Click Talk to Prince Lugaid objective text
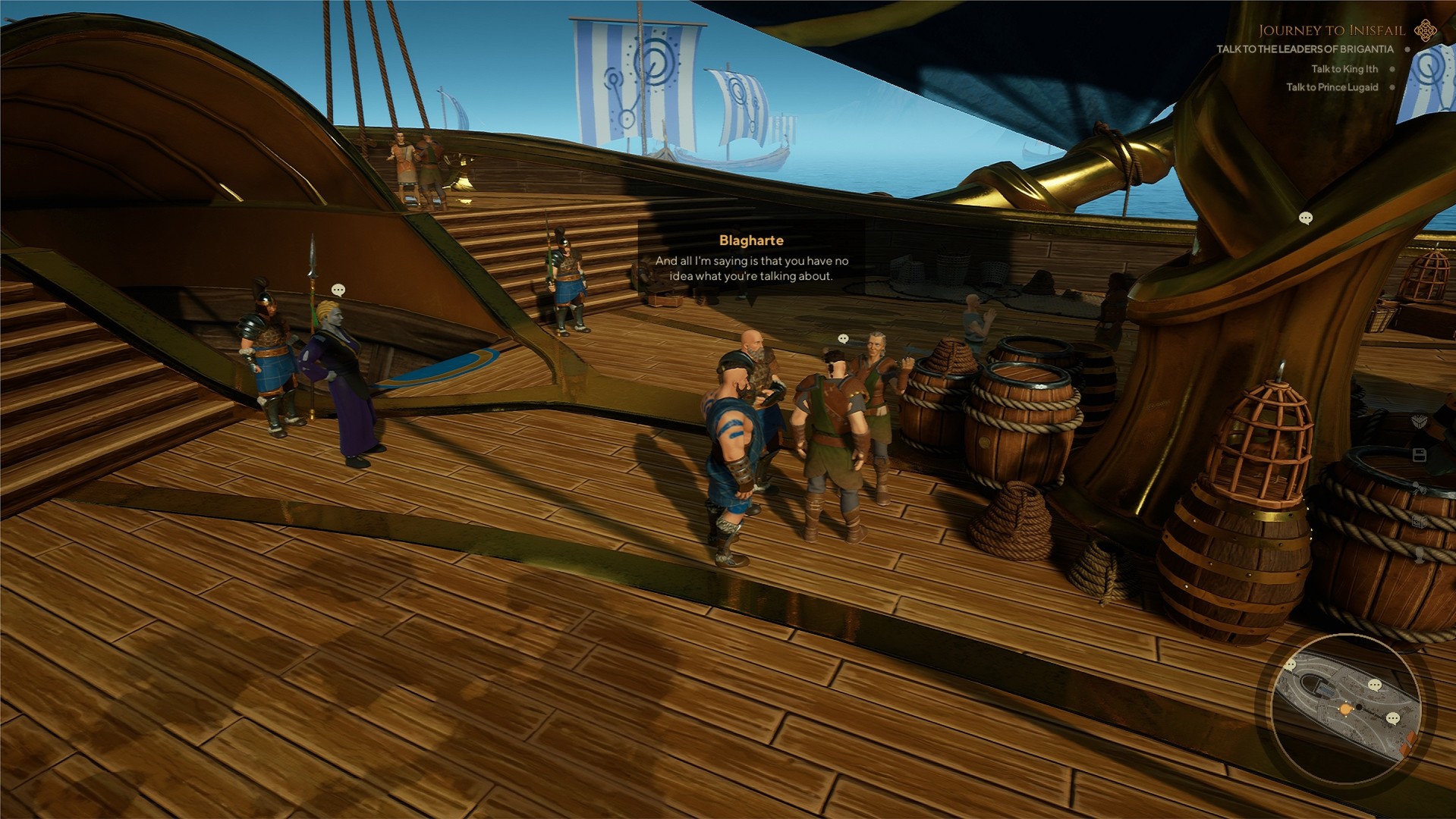Screen dimensions: 1456x819 click(1333, 87)
